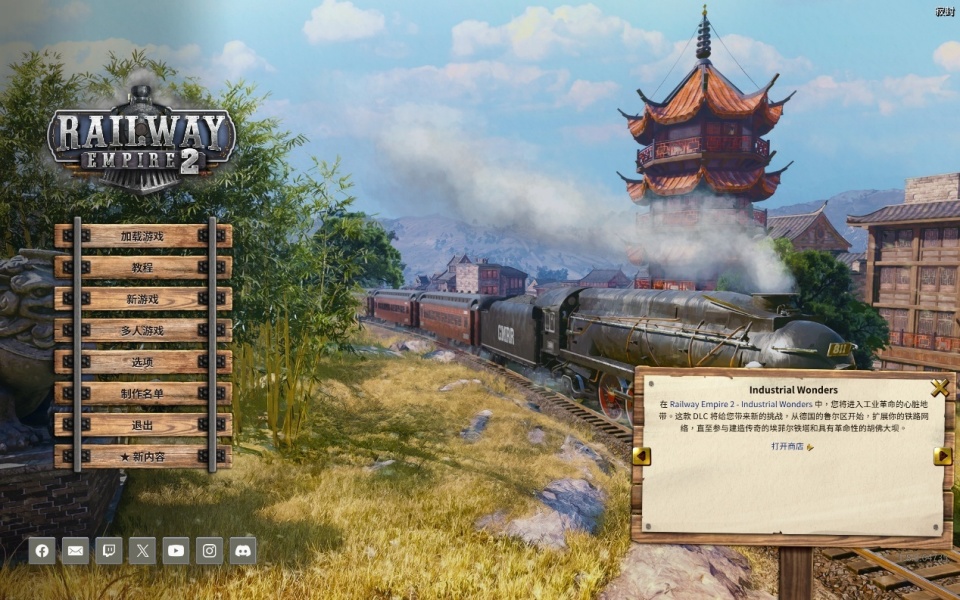This screenshot has height=600, width=960.
Task: Open 选项 (Options) settings
Action: (142, 362)
